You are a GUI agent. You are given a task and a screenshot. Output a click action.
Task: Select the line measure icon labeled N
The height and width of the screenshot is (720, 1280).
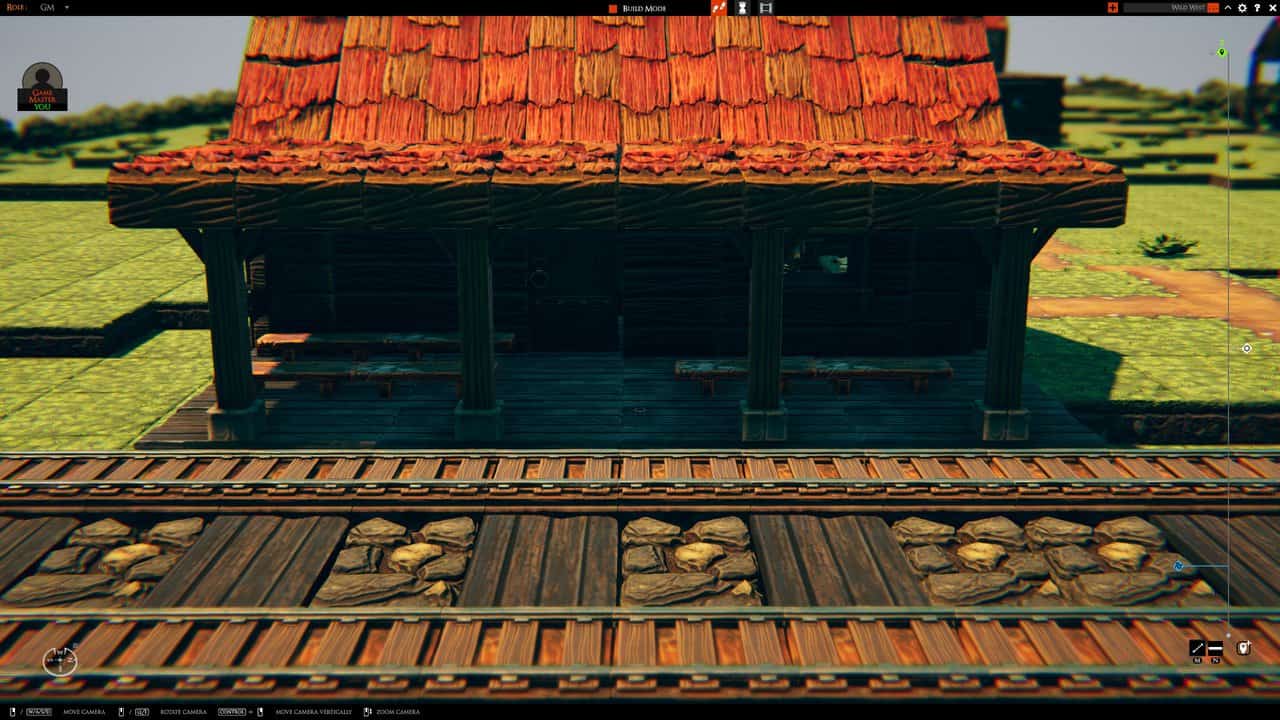(1216, 648)
